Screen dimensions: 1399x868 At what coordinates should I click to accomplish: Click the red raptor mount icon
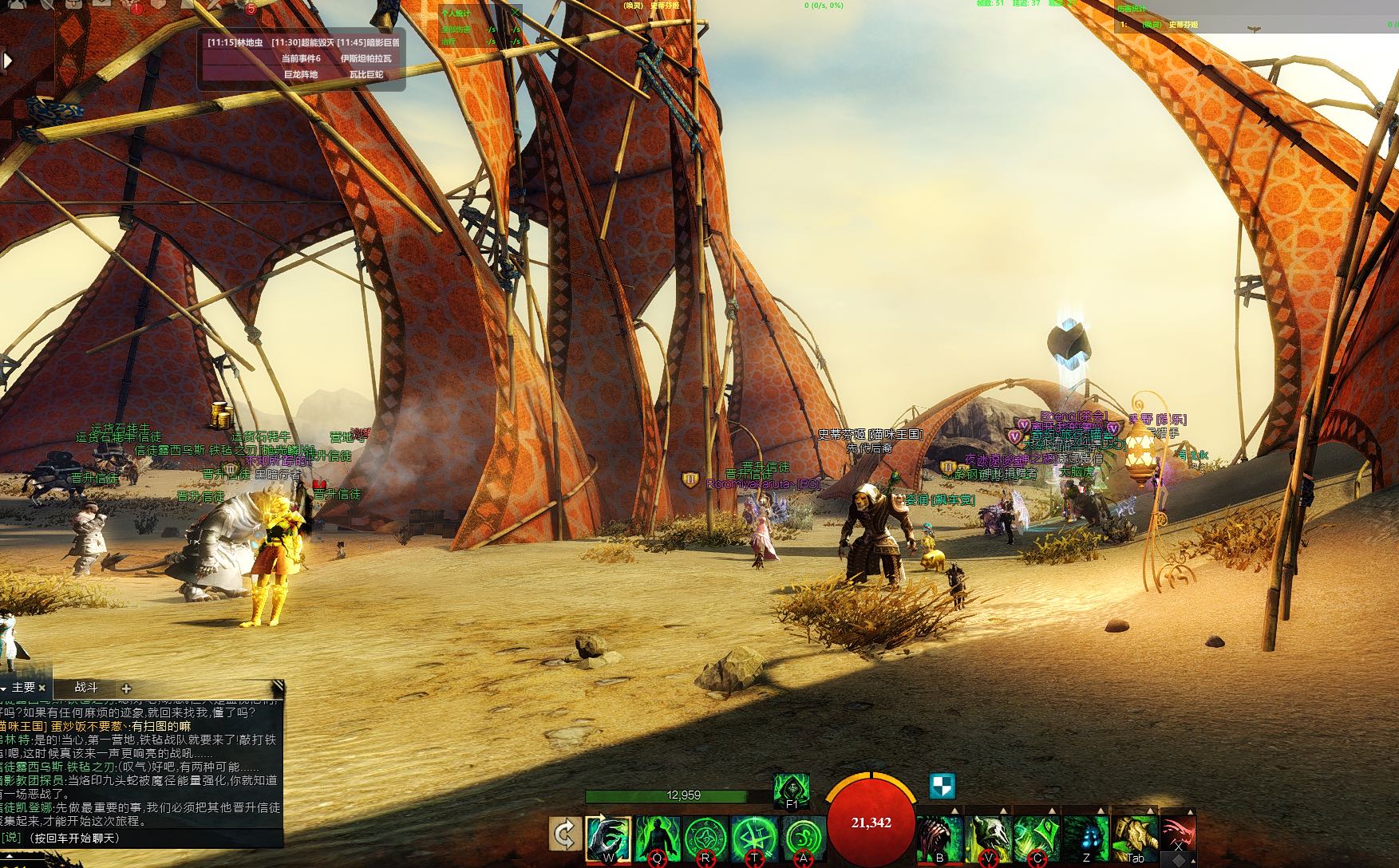[x=1178, y=834]
